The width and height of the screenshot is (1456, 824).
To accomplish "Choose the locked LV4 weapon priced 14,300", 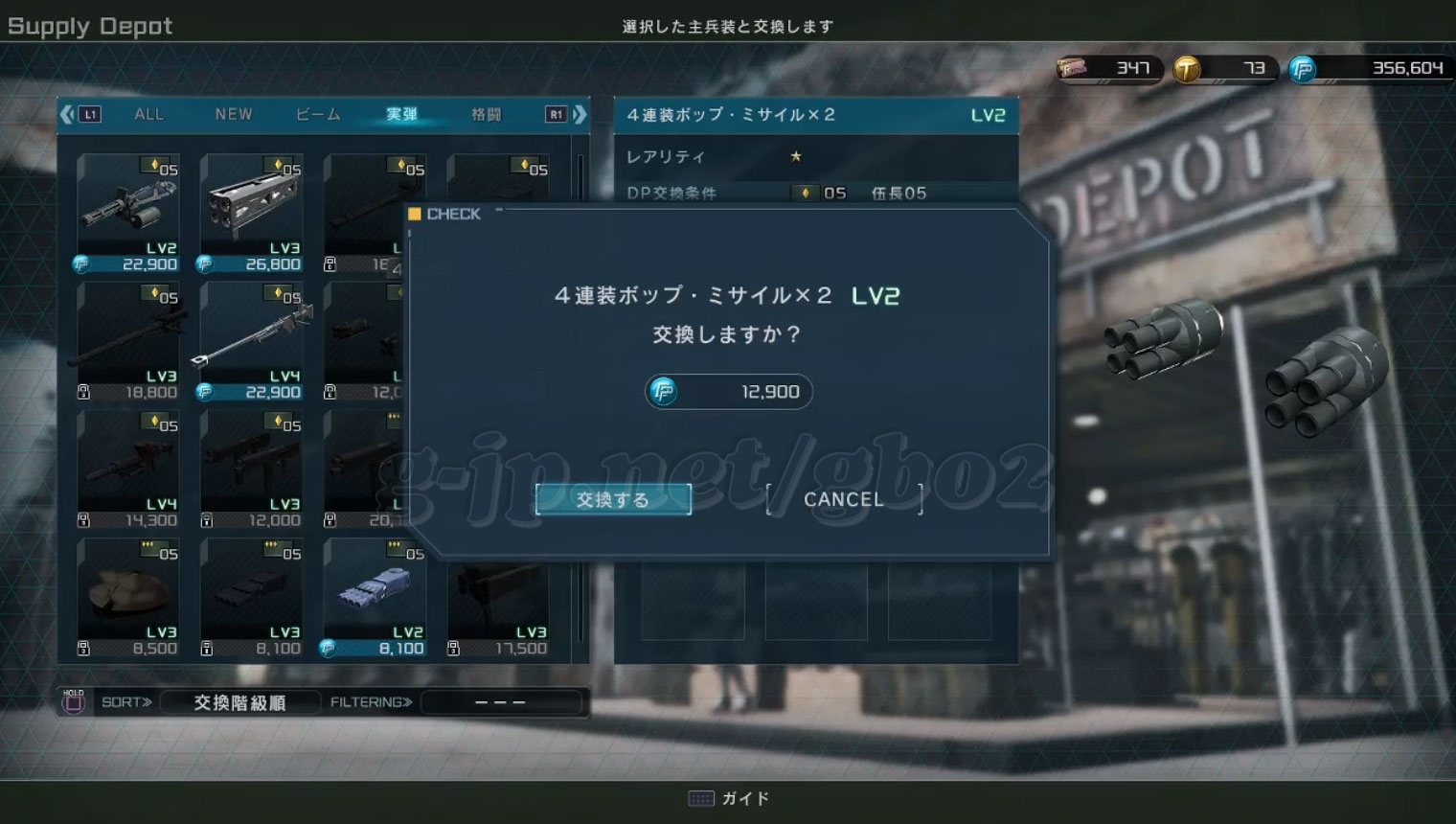I will (x=127, y=469).
